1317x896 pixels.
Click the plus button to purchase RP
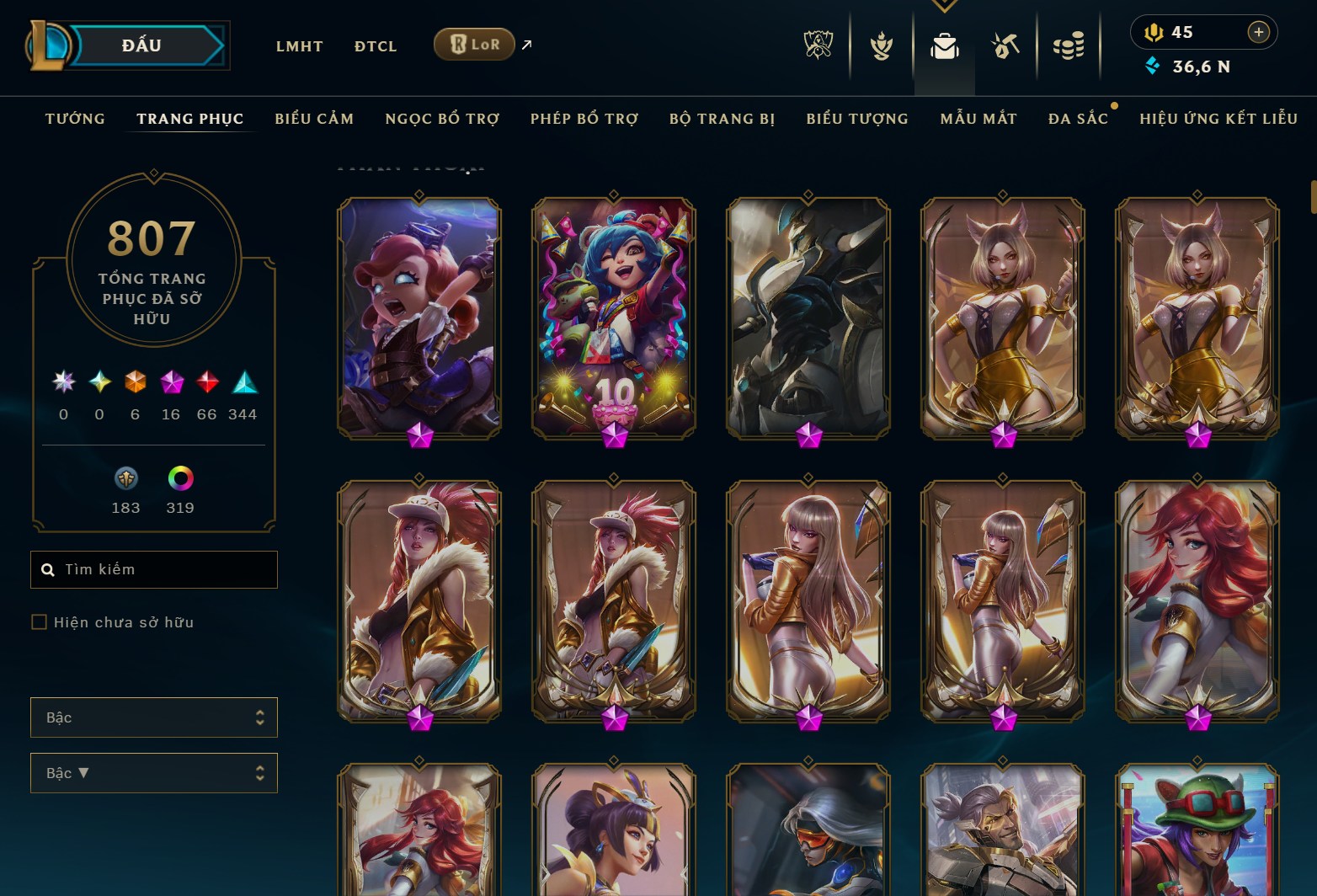[1259, 33]
